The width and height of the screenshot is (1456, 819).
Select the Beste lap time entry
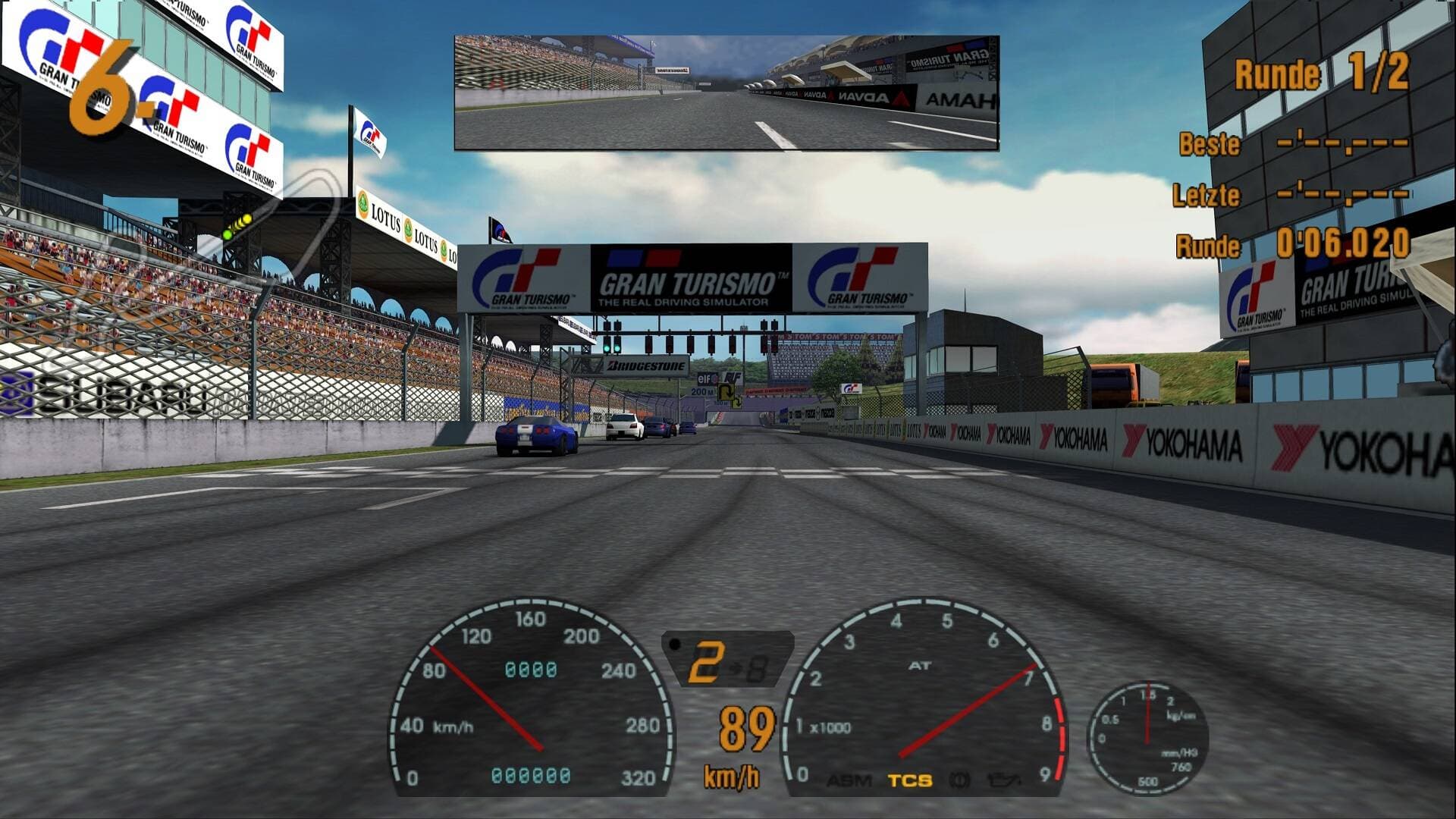click(x=1304, y=144)
